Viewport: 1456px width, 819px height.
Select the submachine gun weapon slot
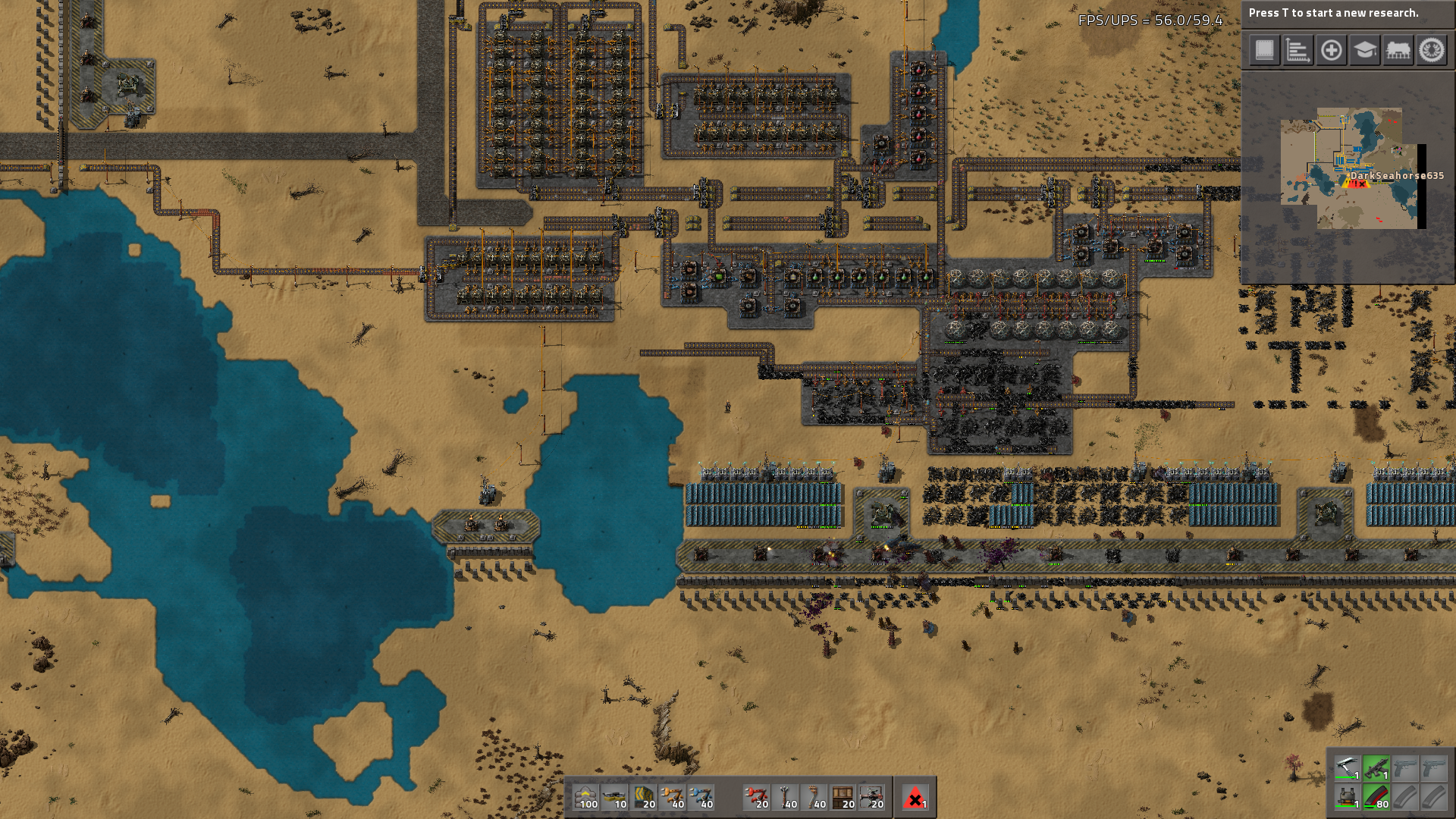click(x=1376, y=768)
